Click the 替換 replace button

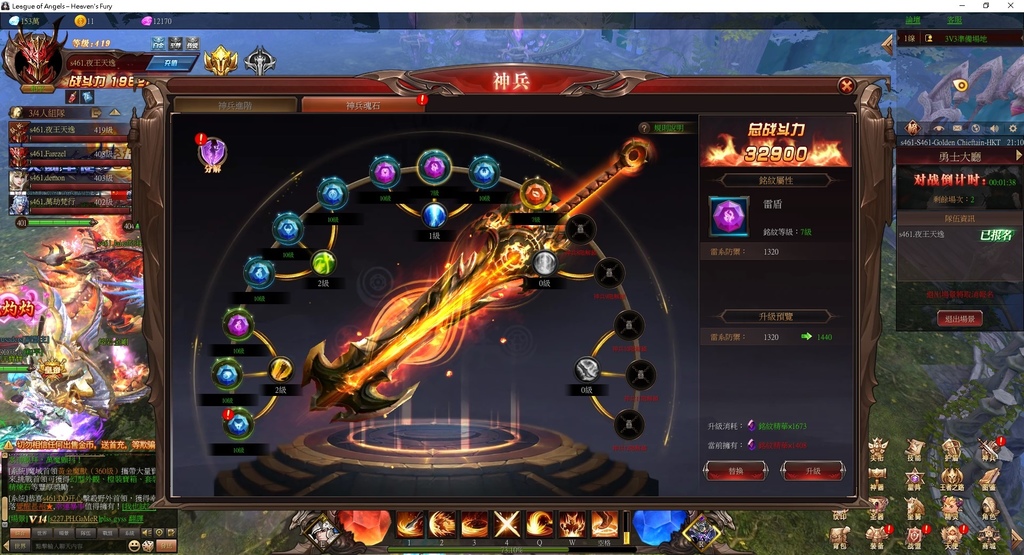(736, 471)
